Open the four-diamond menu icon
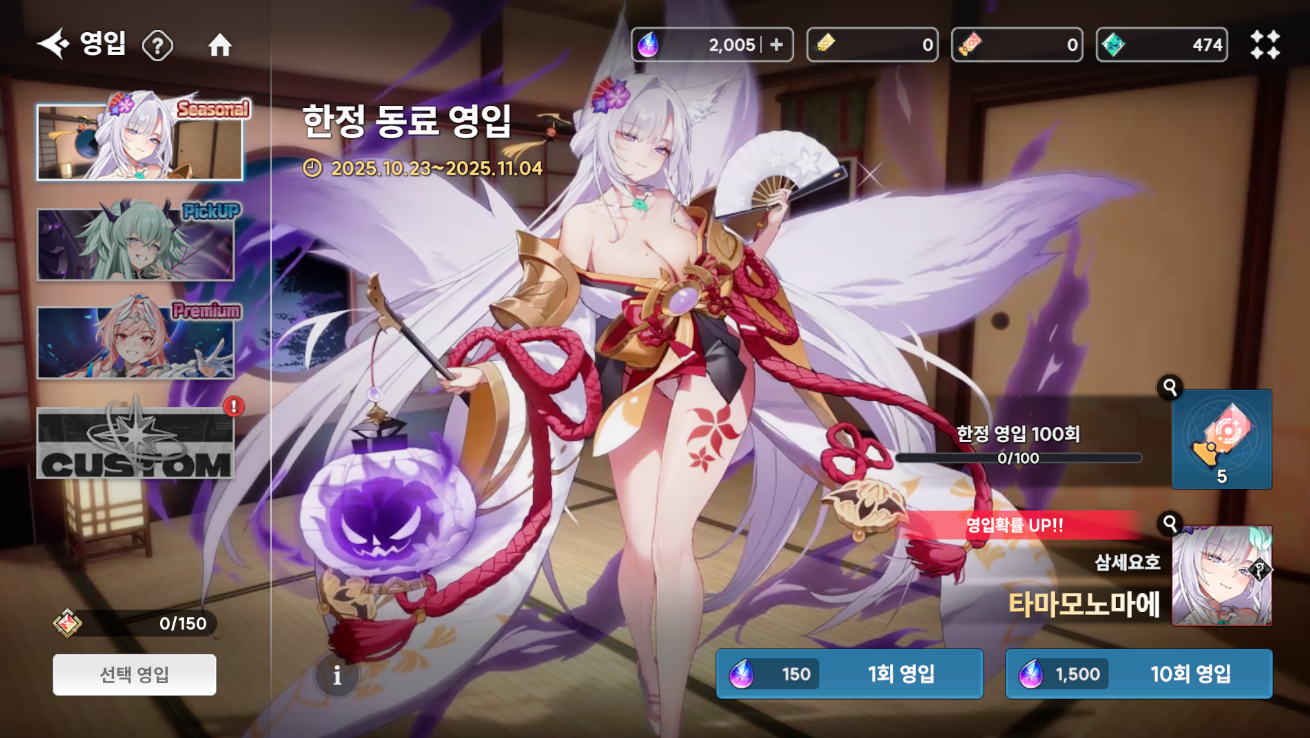Viewport: 1310px width, 738px height. click(1265, 45)
